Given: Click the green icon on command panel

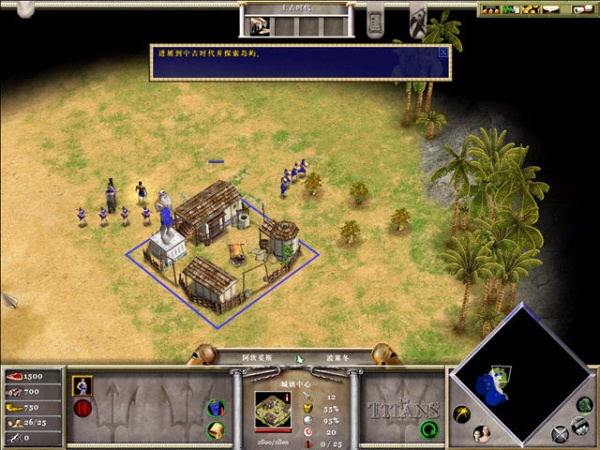Looking at the screenshot, I should tap(216, 408).
